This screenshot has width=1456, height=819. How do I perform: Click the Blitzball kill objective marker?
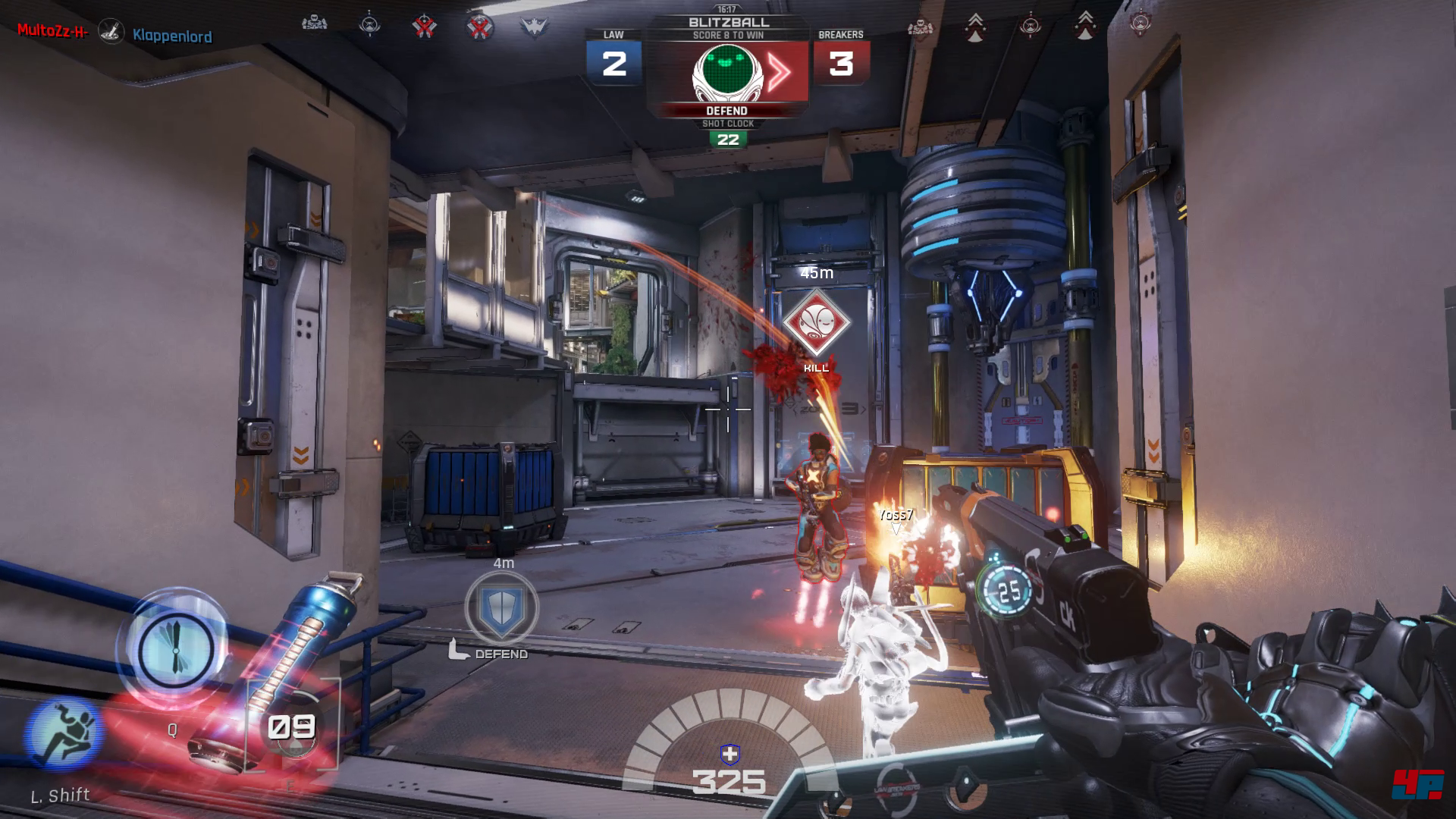click(816, 323)
